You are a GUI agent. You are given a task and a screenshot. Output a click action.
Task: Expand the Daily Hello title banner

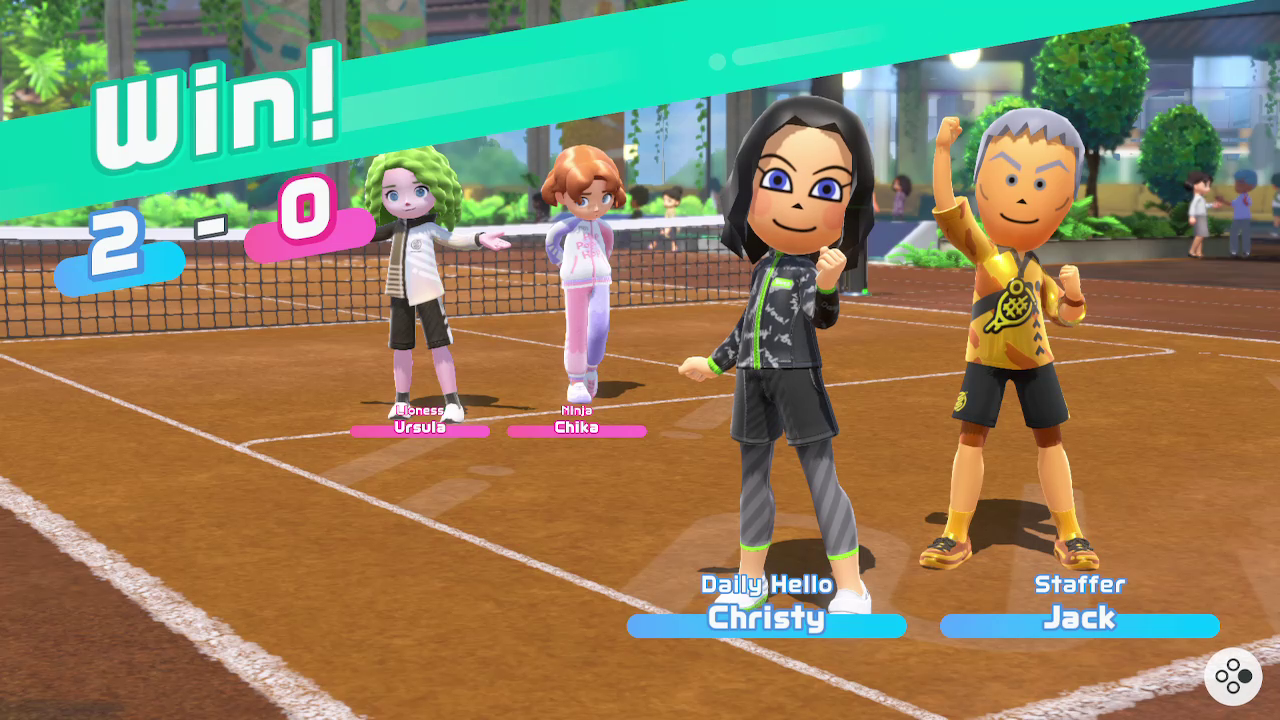(764, 584)
